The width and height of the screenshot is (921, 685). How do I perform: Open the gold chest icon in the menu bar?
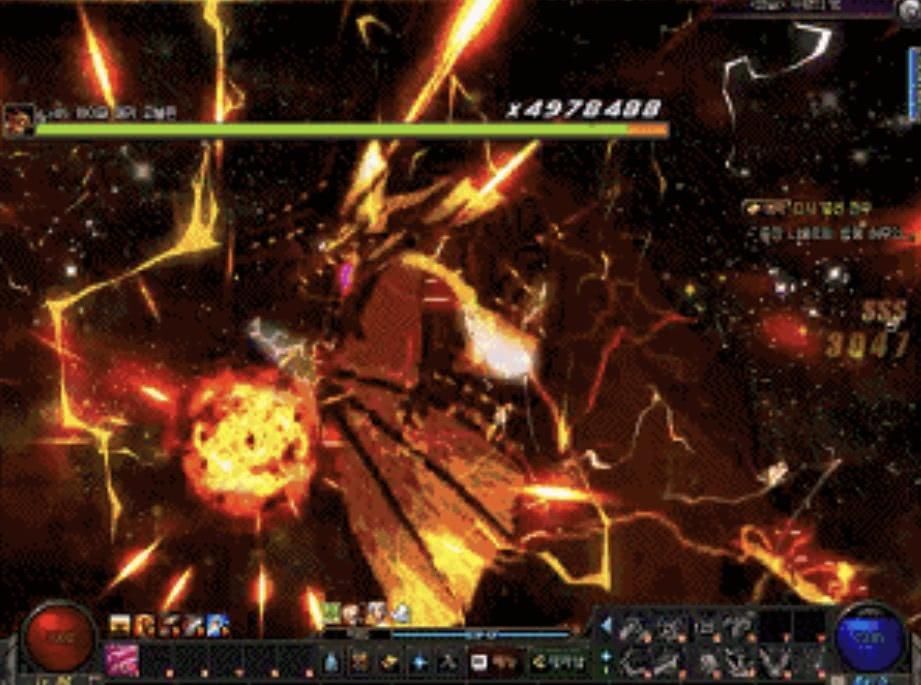coord(391,661)
